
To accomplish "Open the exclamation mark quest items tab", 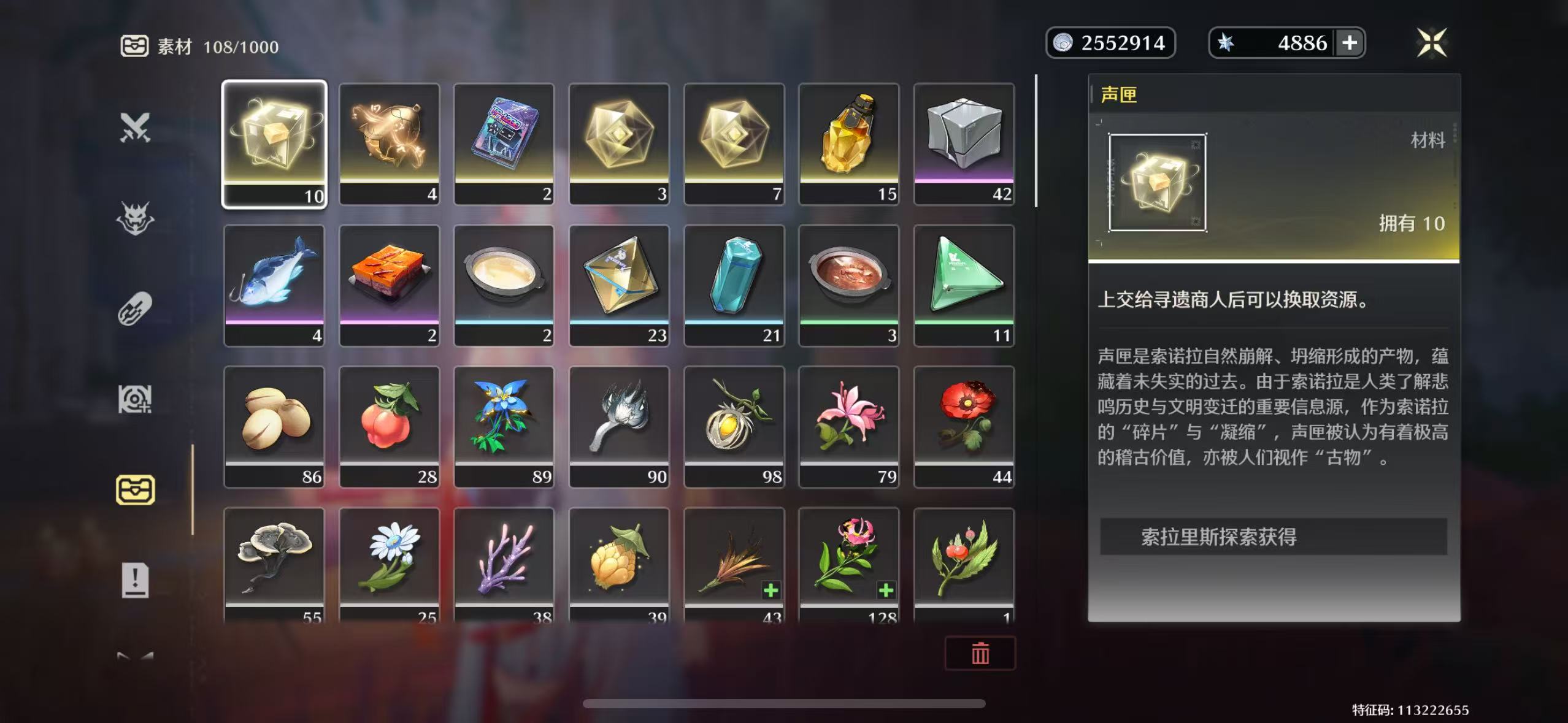I will click(135, 580).
